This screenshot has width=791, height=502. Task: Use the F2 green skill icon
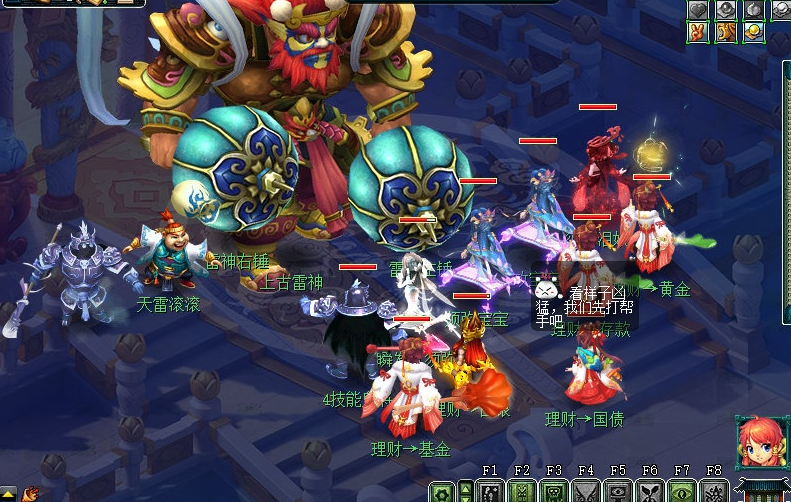pos(522,492)
